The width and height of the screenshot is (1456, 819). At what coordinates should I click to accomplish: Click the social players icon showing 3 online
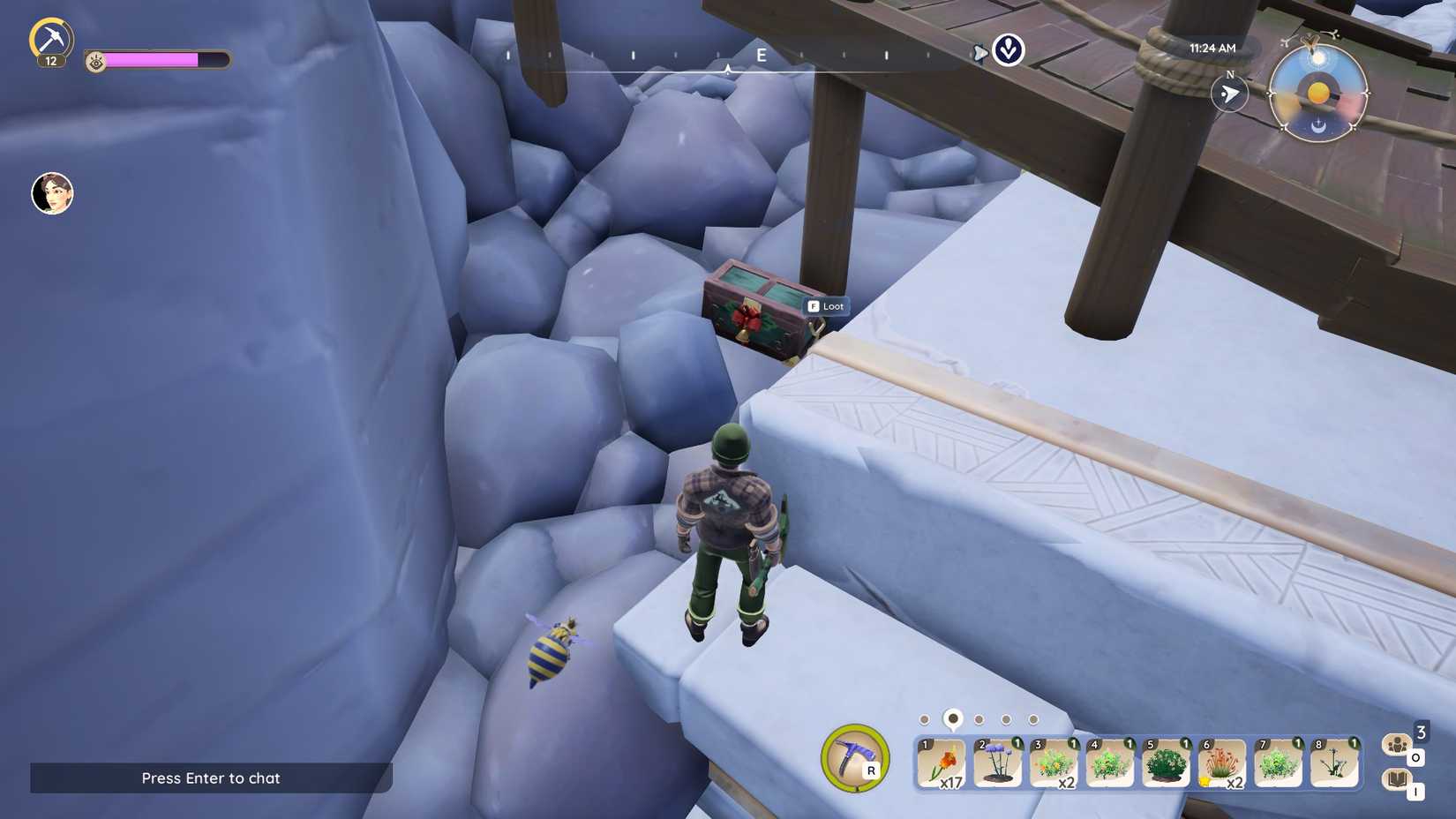click(x=1397, y=746)
